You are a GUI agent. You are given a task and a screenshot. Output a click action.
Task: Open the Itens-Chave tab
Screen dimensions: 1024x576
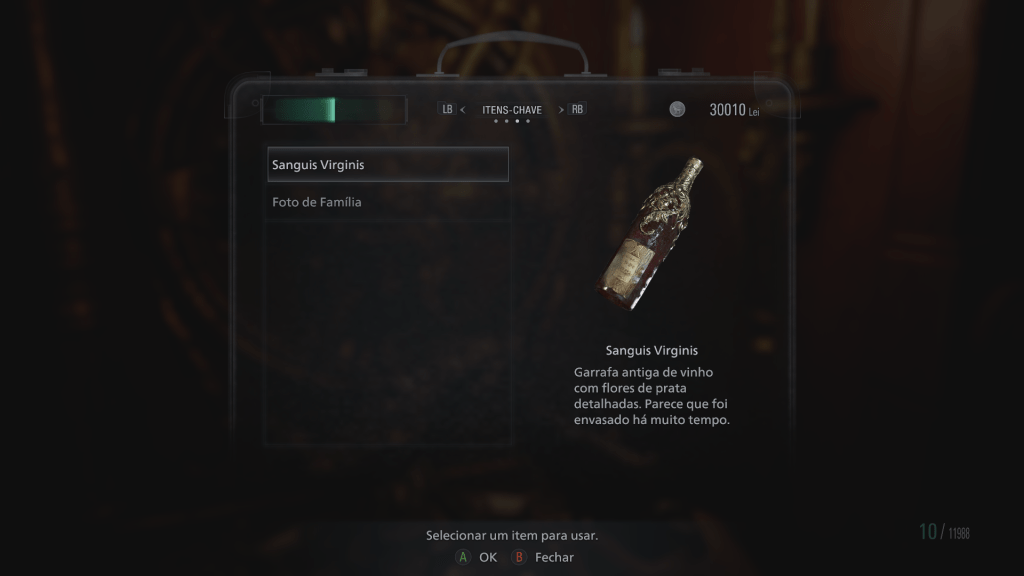[x=512, y=110]
